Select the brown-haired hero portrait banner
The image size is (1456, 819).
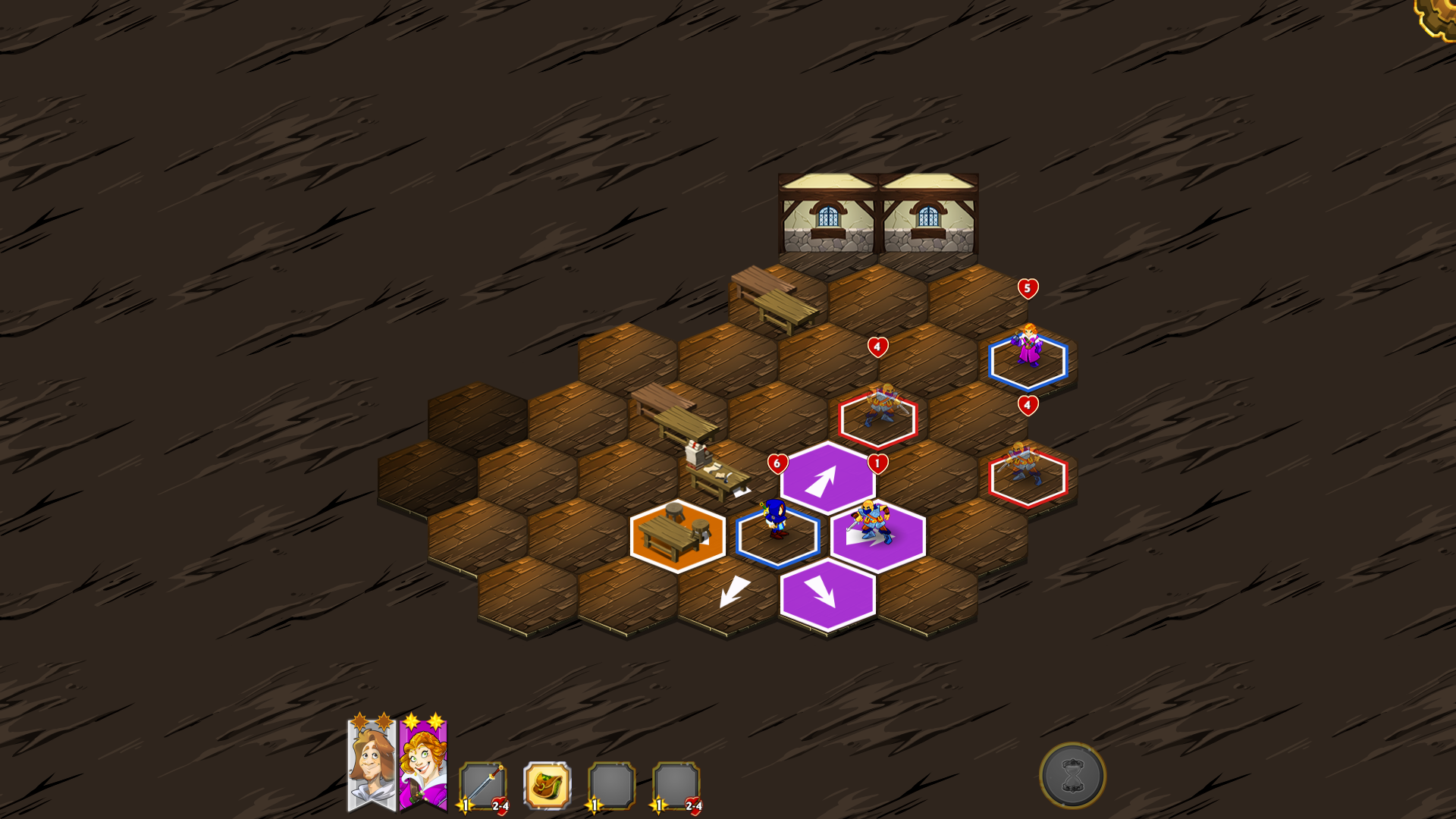click(371, 764)
